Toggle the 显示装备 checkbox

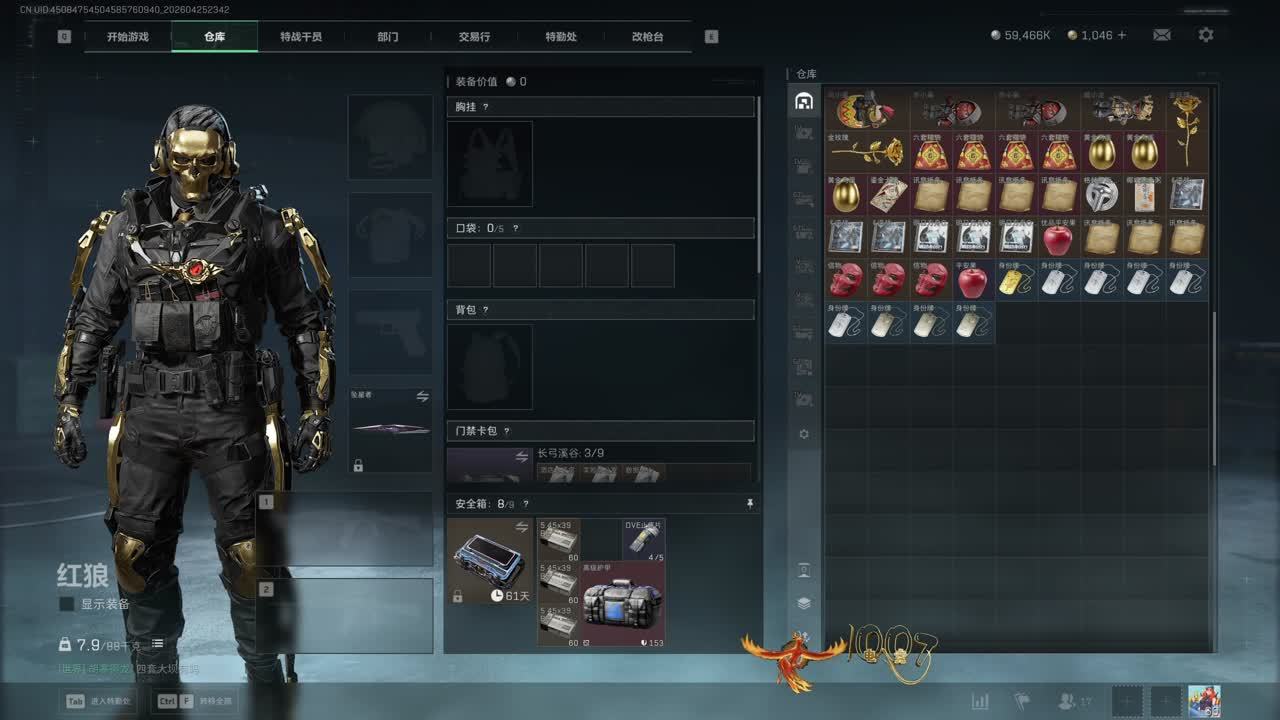(x=67, y=604)
